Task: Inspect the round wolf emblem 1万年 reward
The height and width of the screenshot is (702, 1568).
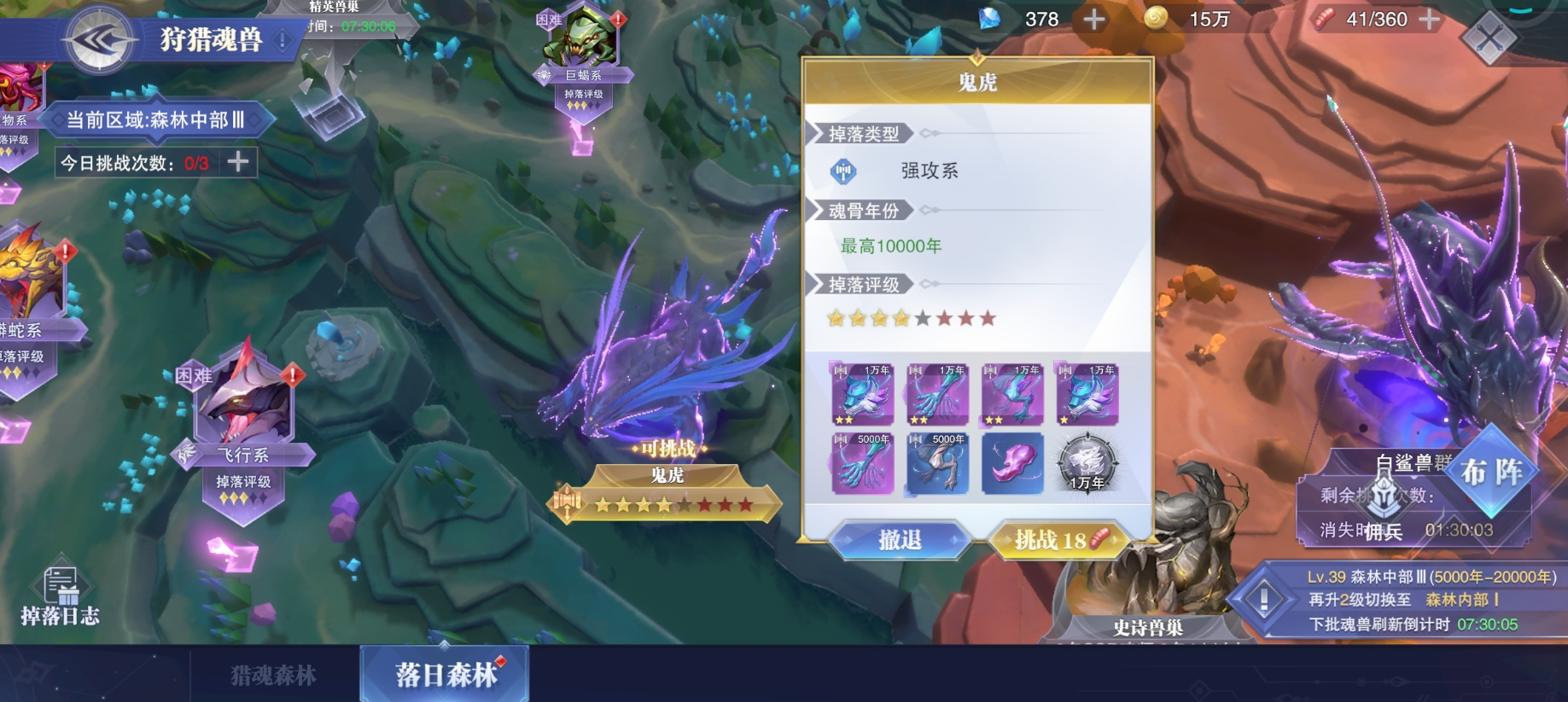Action: point(1087,464)
